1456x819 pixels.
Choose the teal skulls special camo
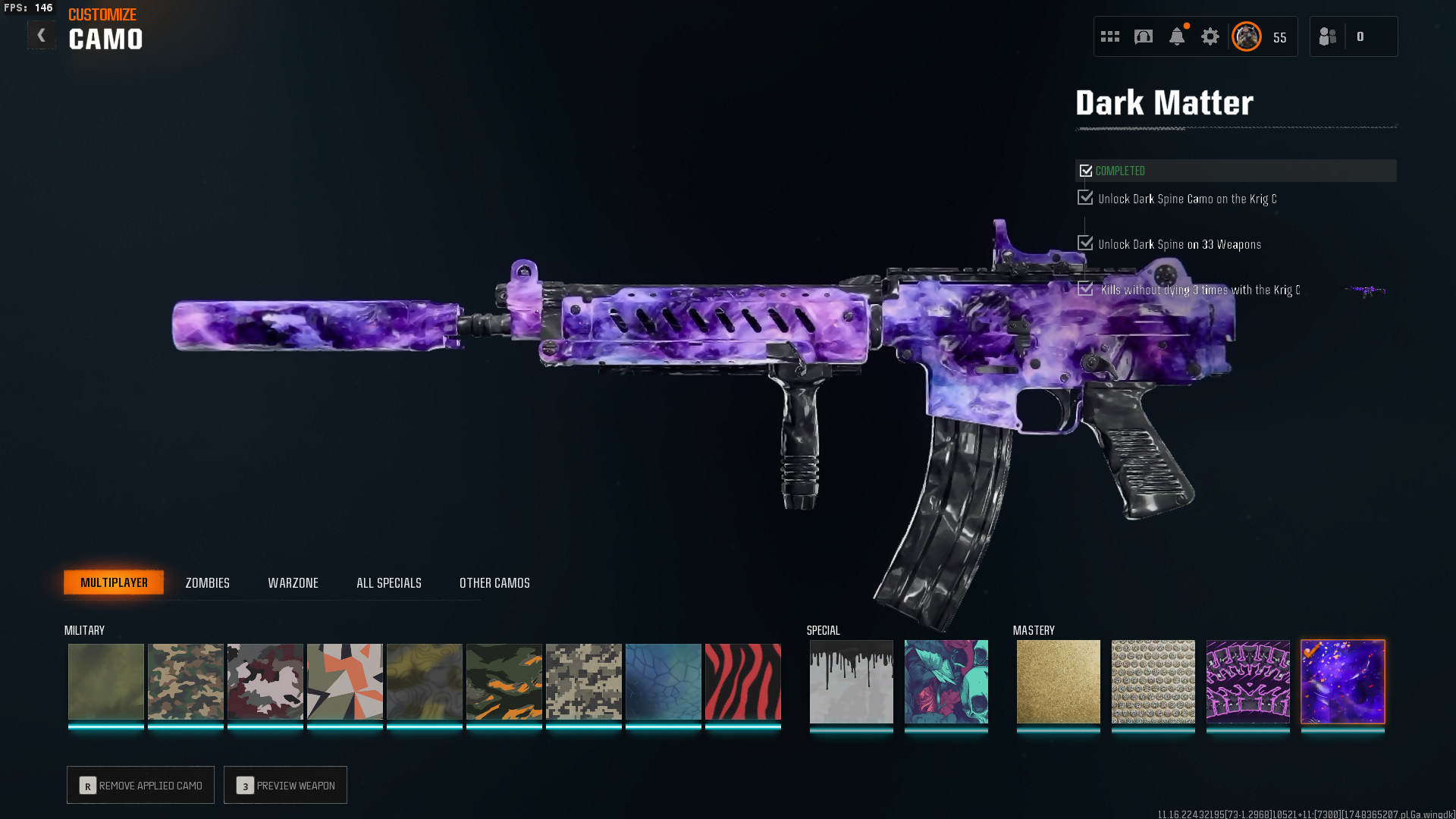tap(946, 681)
